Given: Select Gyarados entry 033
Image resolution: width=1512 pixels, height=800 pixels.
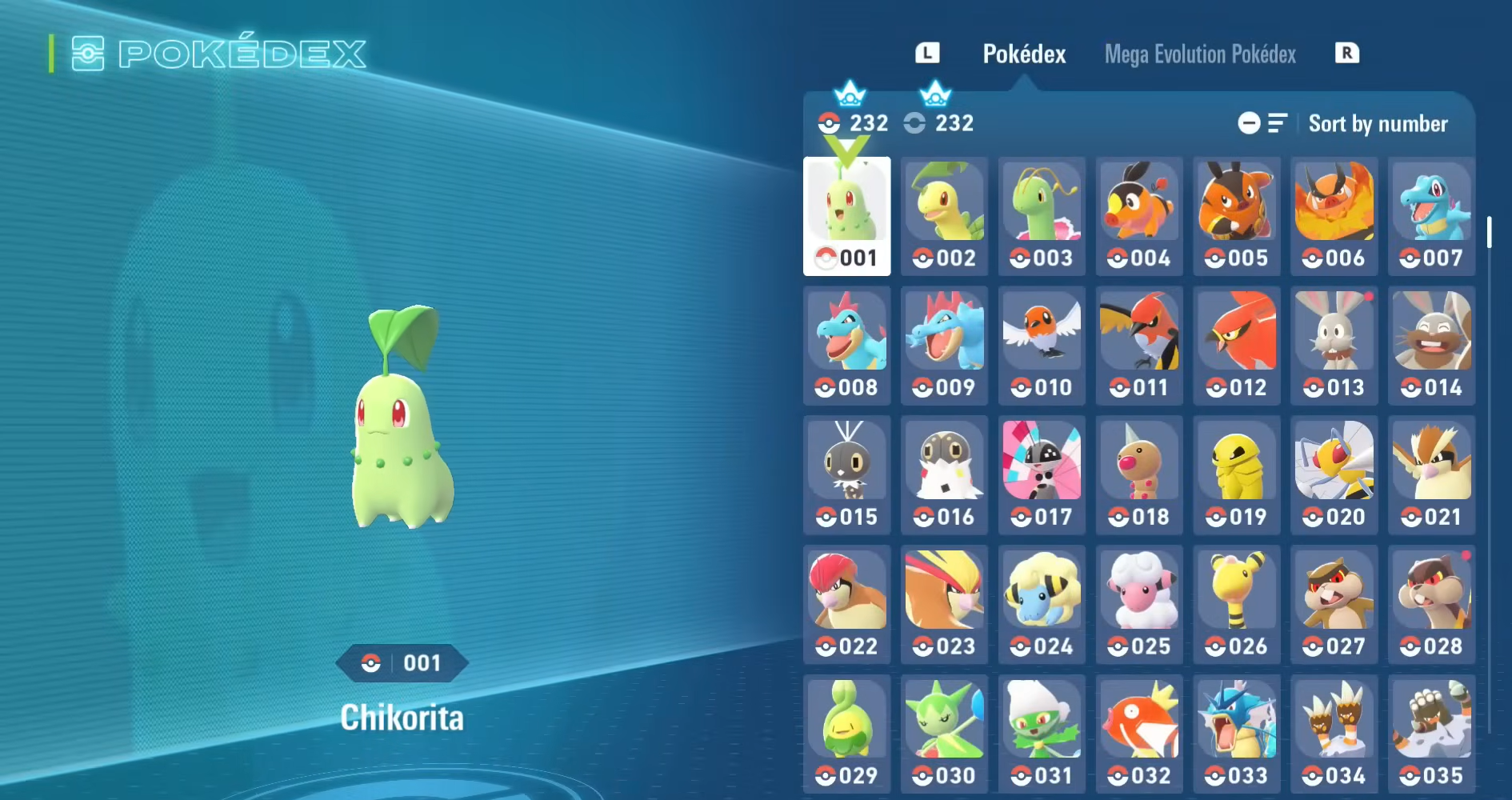Looking at the screenshot, I should (1236, 734).
